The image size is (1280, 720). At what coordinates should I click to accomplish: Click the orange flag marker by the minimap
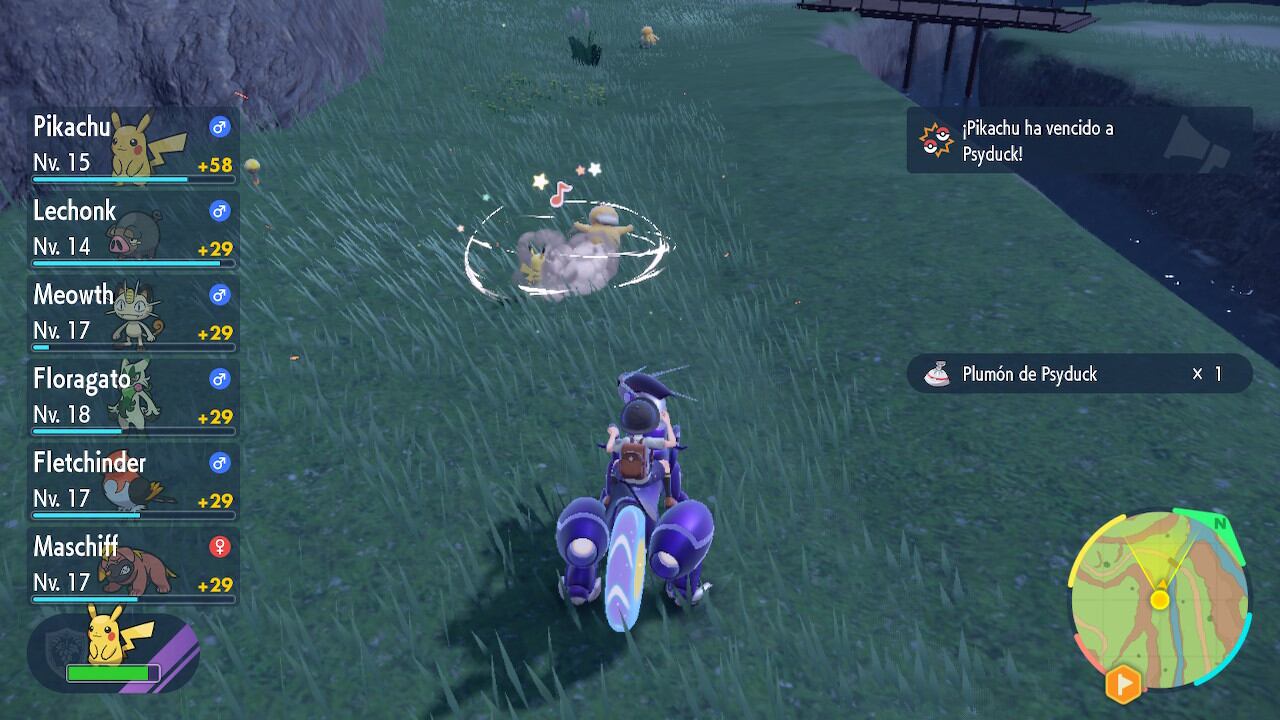[x=1123, y=684]
